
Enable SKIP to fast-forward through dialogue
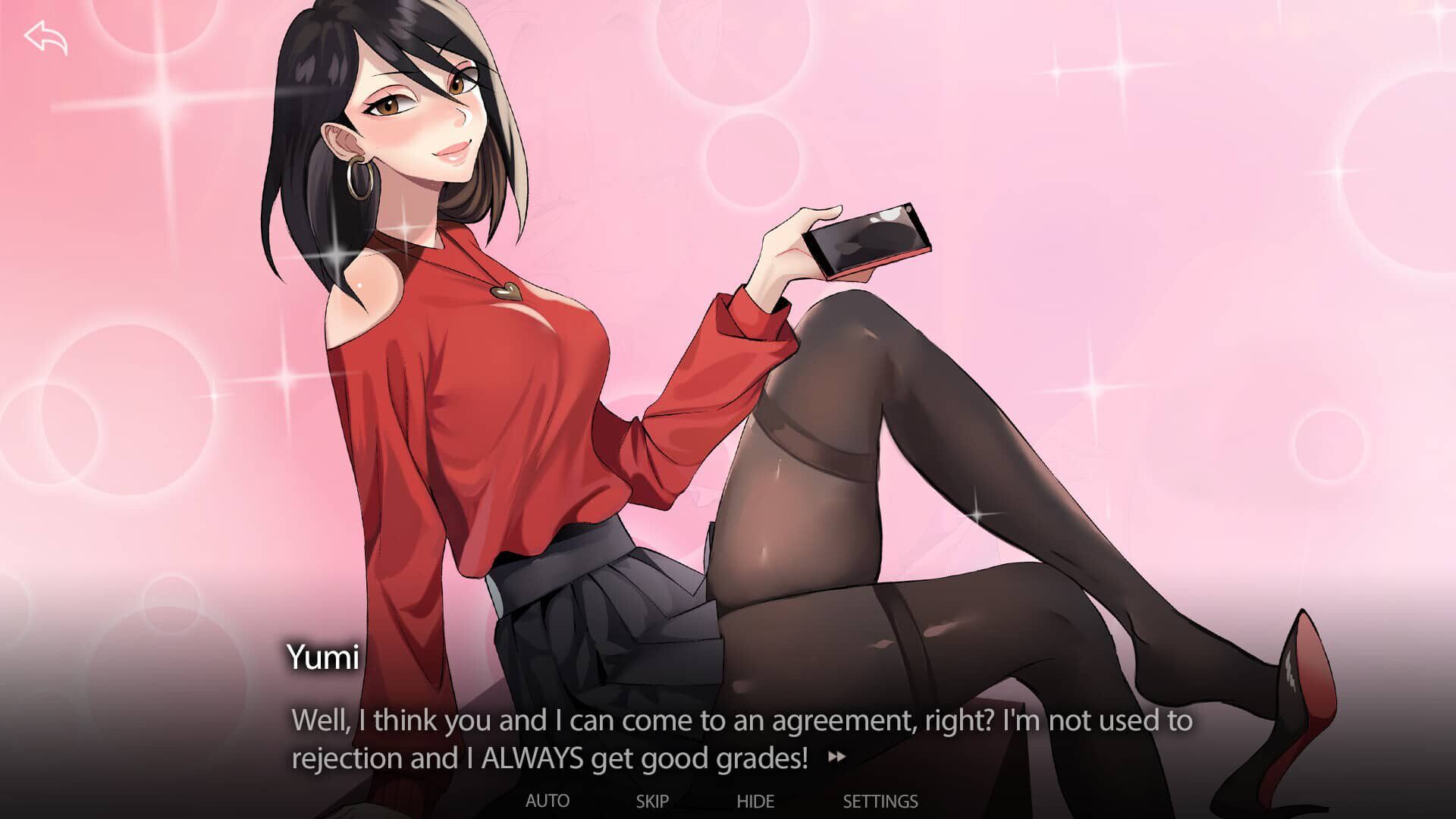pos(652,801)
